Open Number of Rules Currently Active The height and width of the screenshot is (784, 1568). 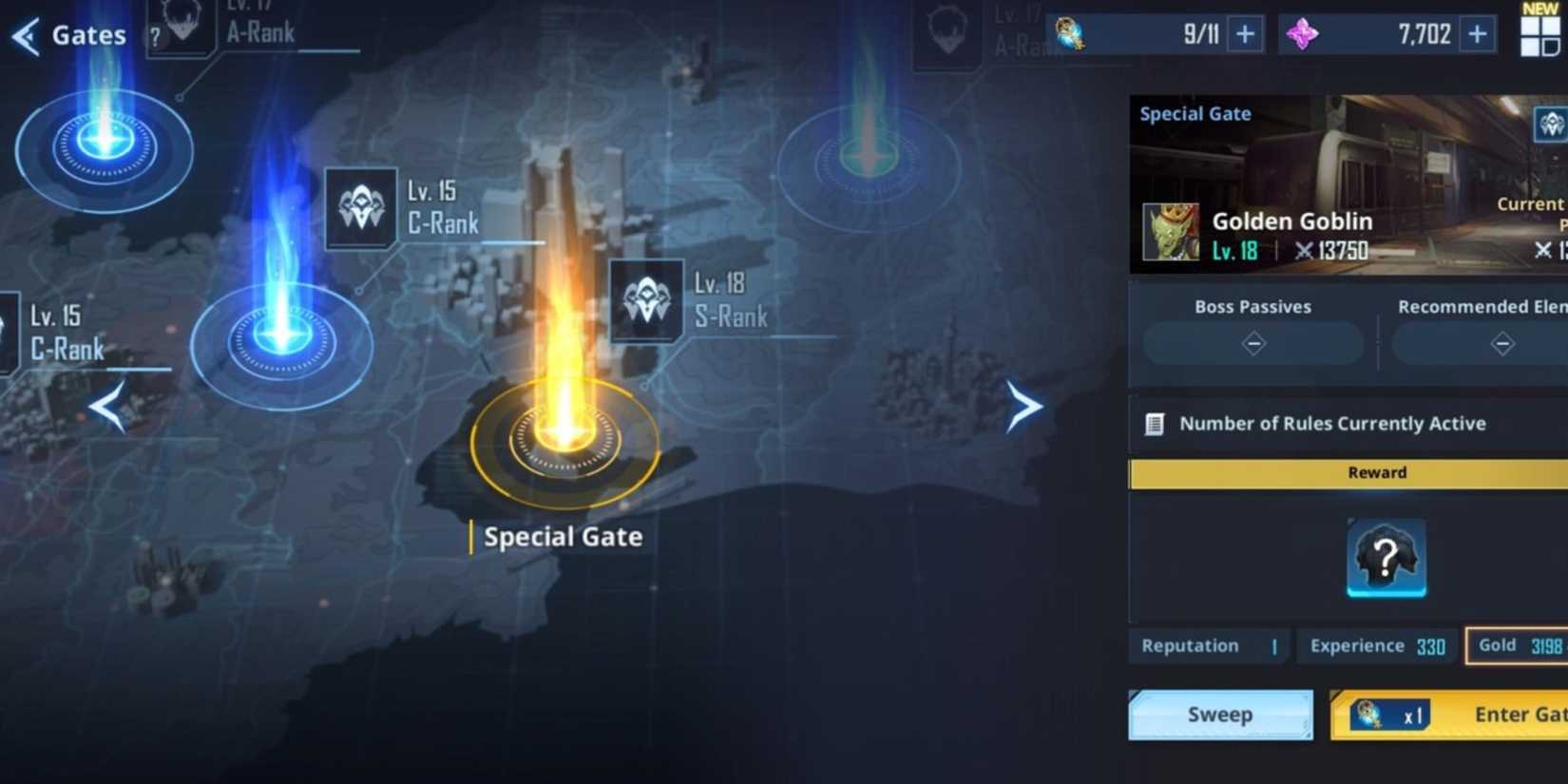click(1330, 424)
